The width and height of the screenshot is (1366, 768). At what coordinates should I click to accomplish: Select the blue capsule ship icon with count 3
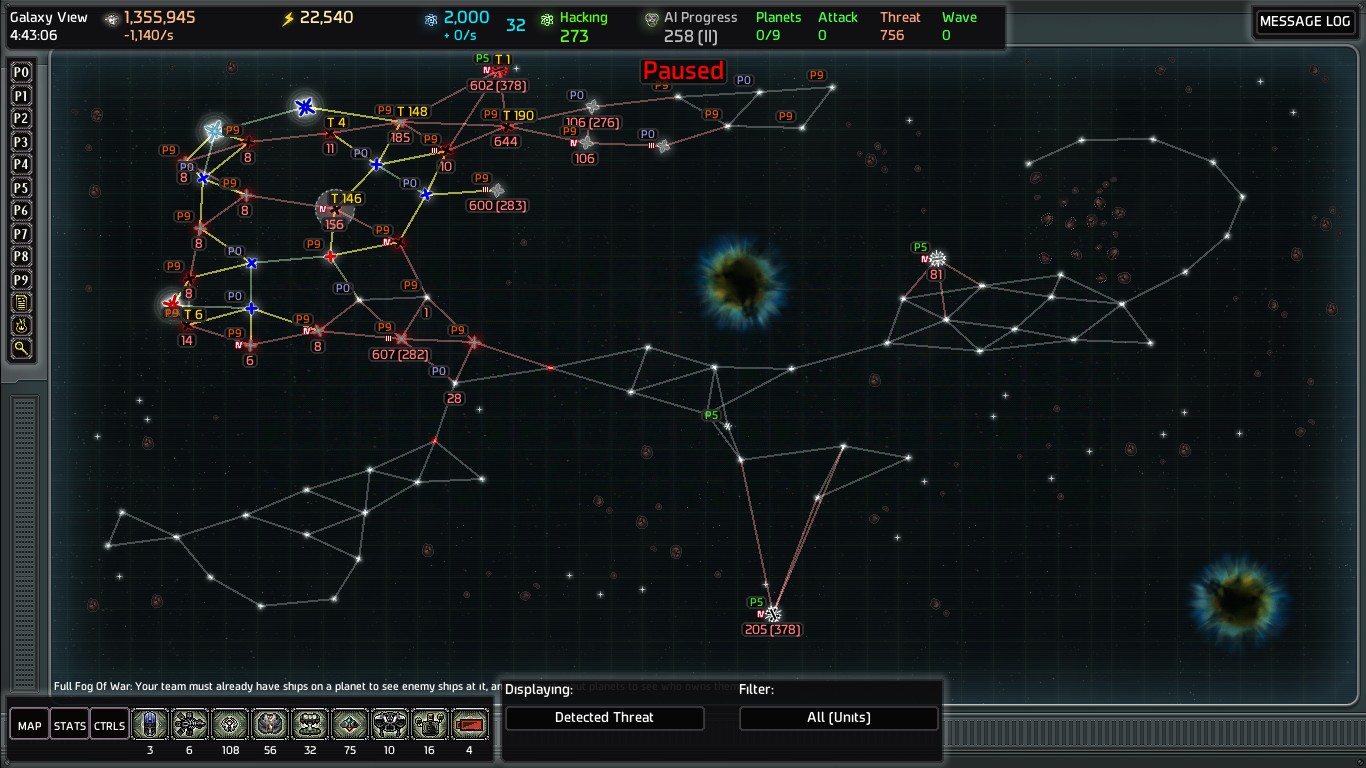click(x=150, y=724)
